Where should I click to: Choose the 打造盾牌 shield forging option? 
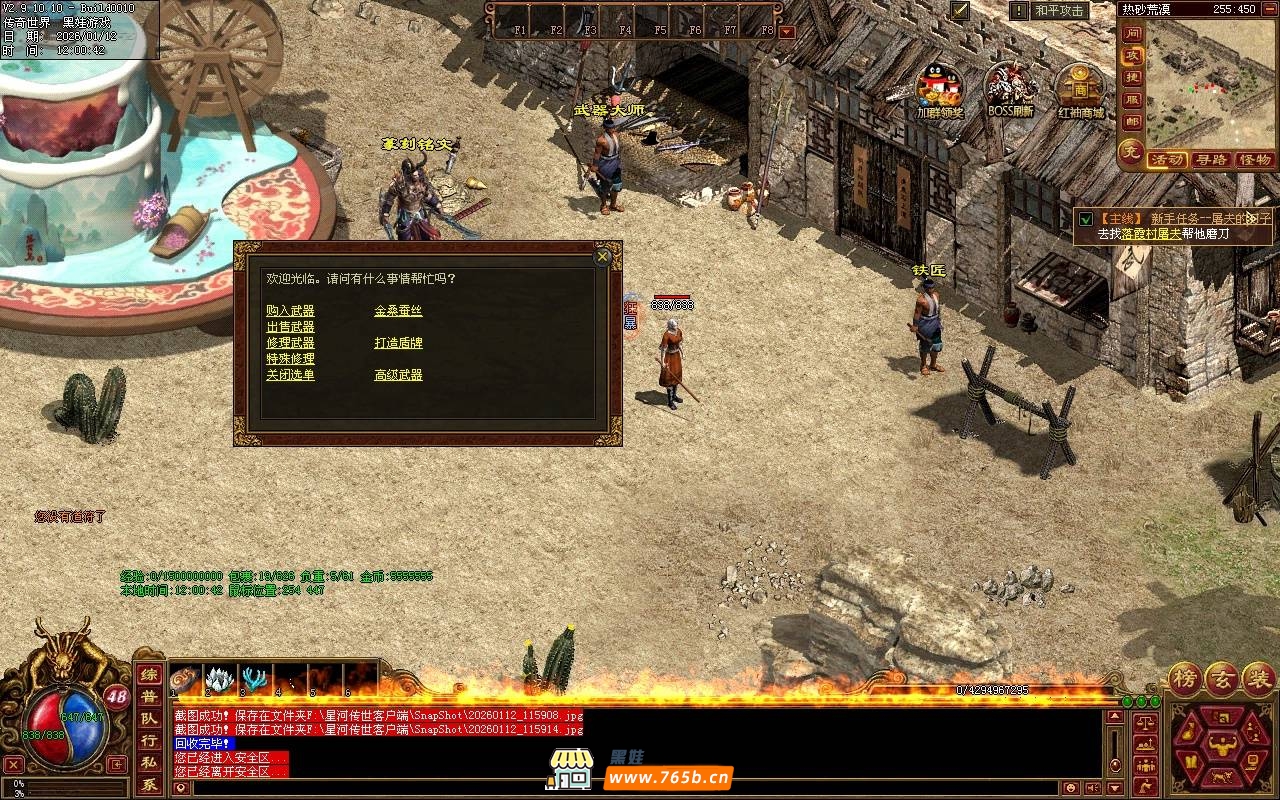[398, 343]
